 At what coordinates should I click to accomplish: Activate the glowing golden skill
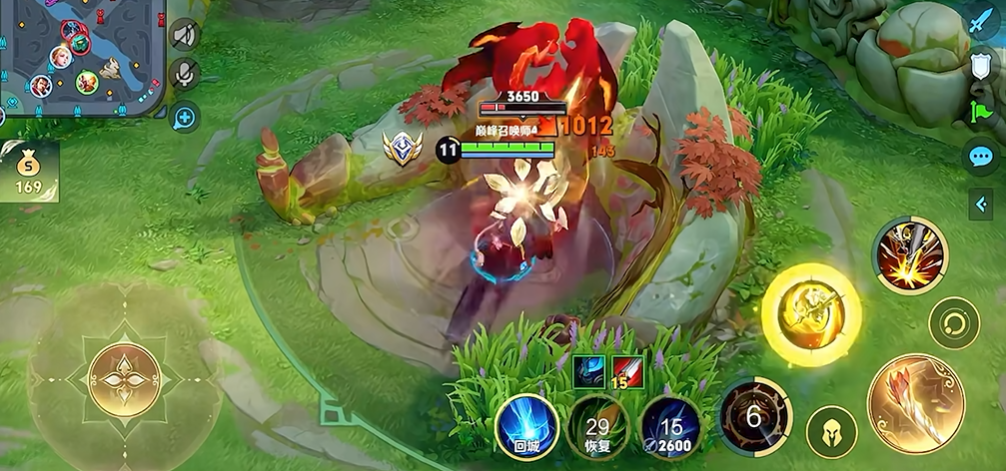click(811, 313)
